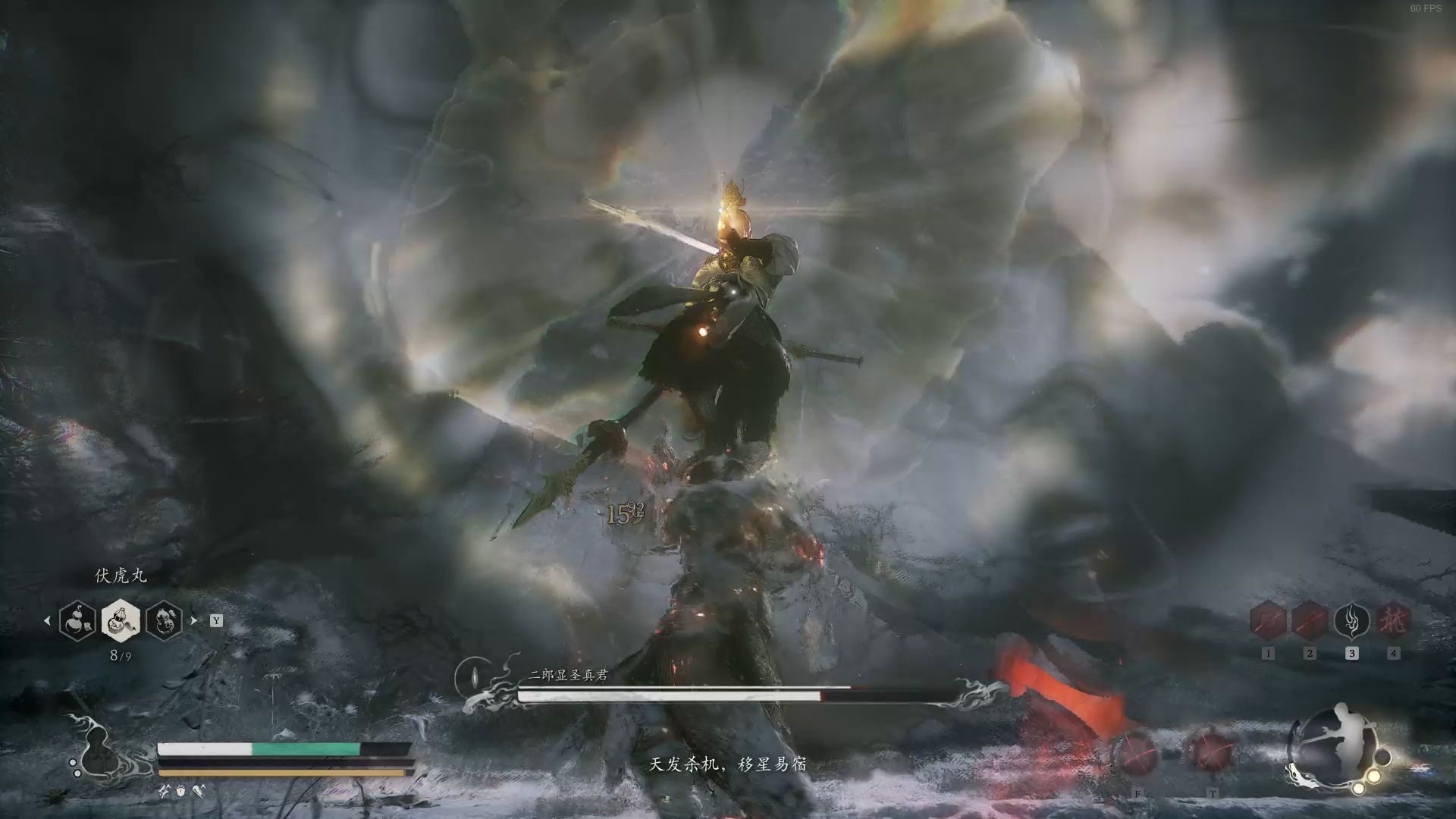Click the right arrow to cycle consumables
This screenshot has width=1456, height=819.
pos(193,620)
